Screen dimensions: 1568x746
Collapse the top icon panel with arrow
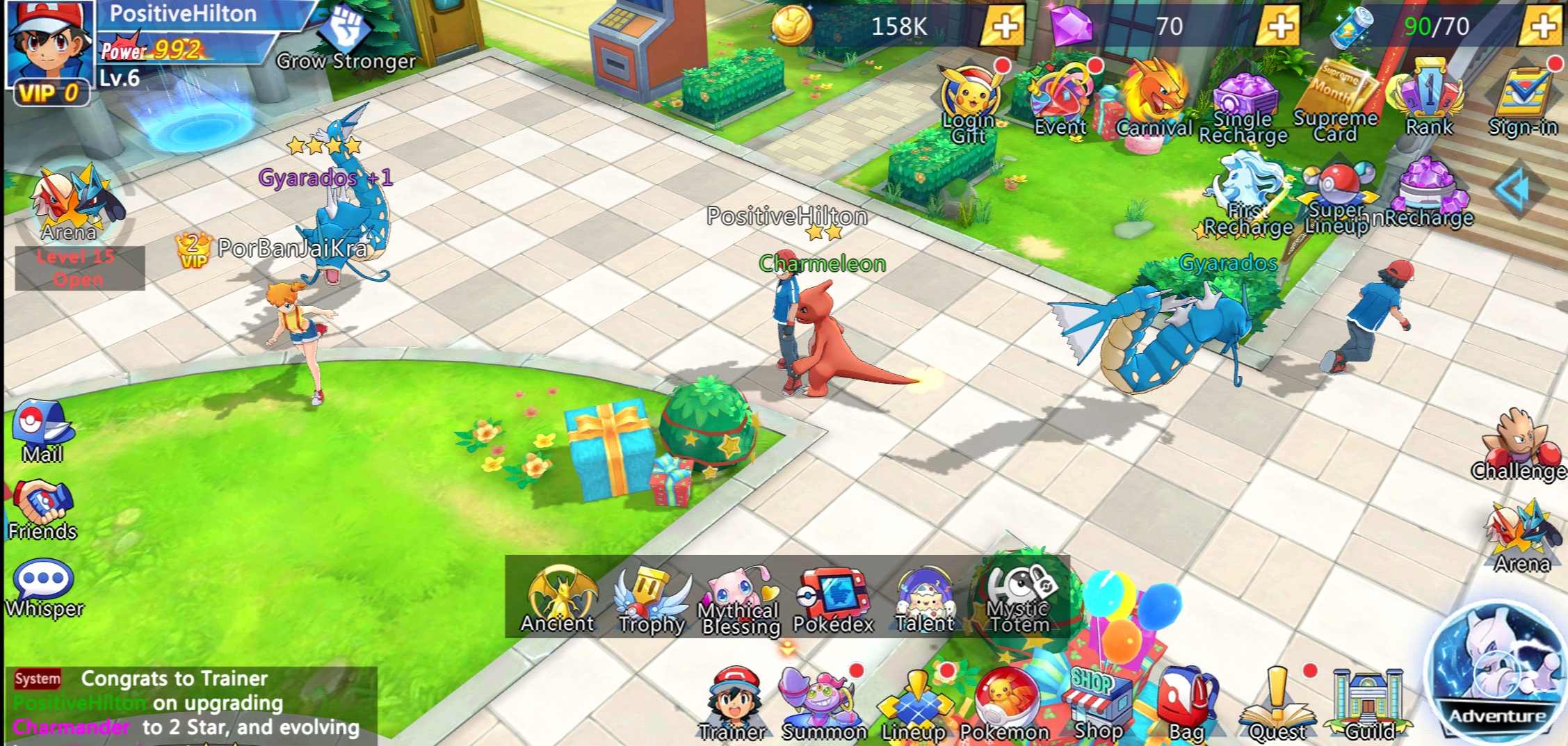tap(1515, 189)
